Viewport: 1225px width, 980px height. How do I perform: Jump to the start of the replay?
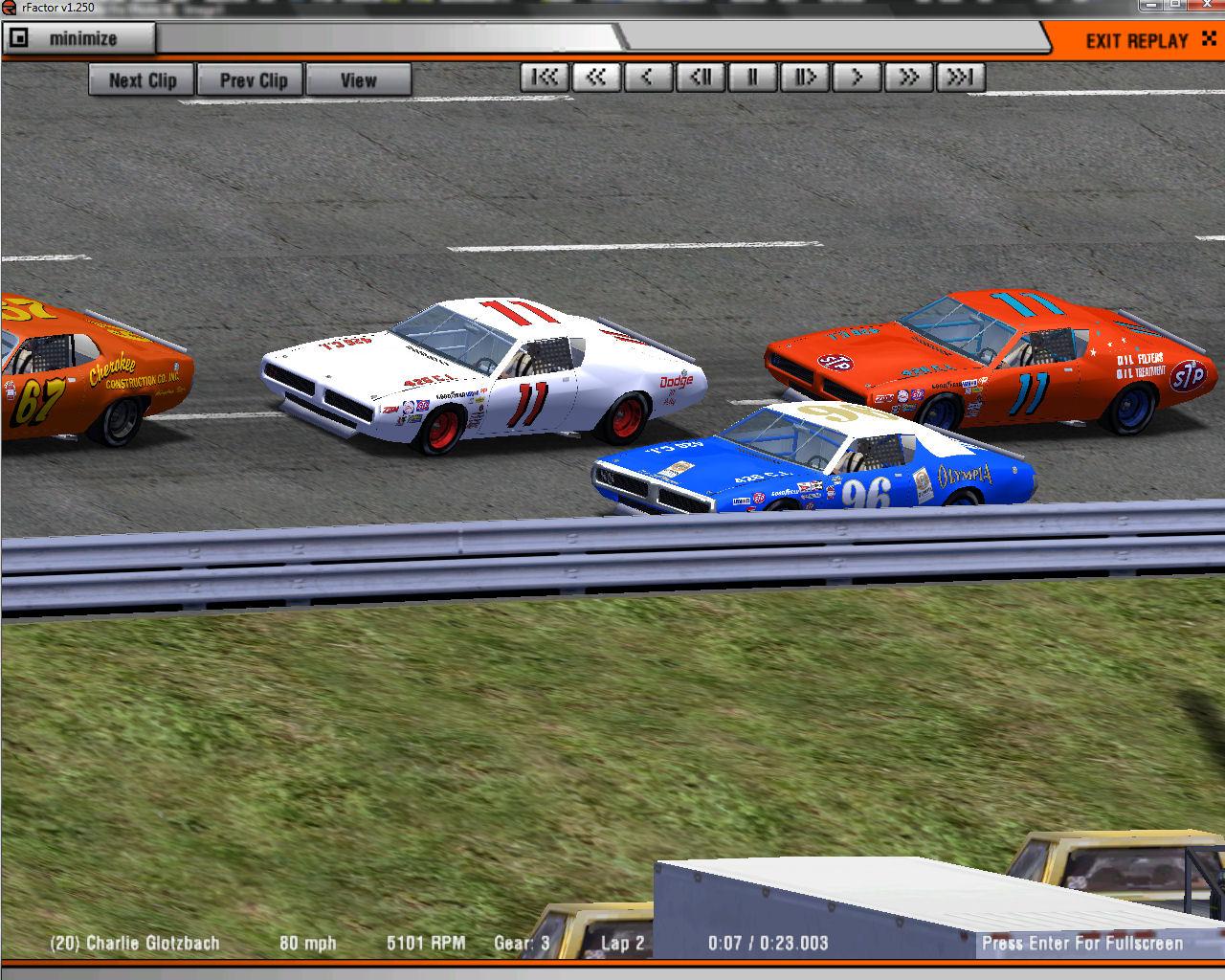click(545, 78)
